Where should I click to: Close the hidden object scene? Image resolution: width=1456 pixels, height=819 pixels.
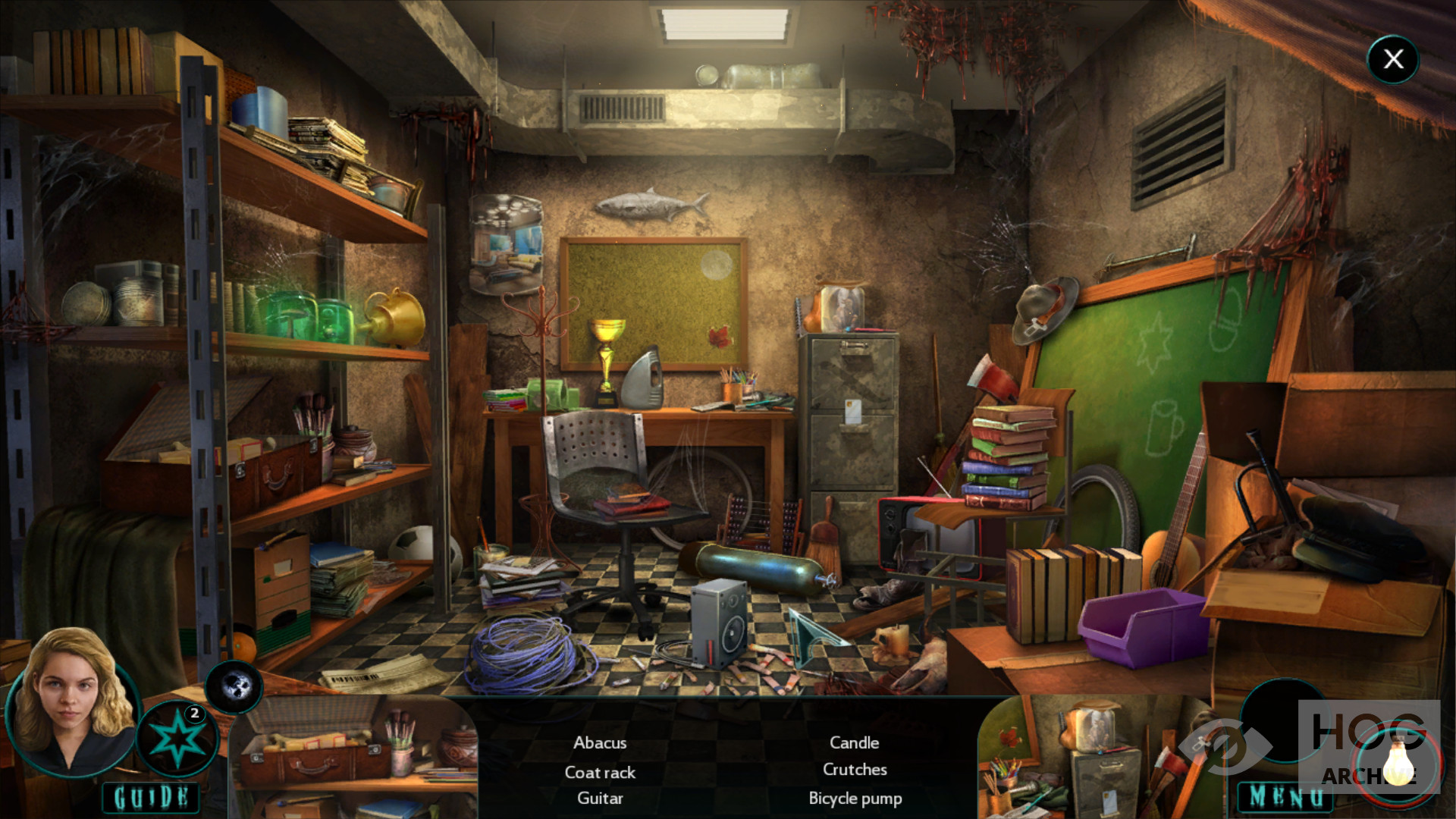1393,59
